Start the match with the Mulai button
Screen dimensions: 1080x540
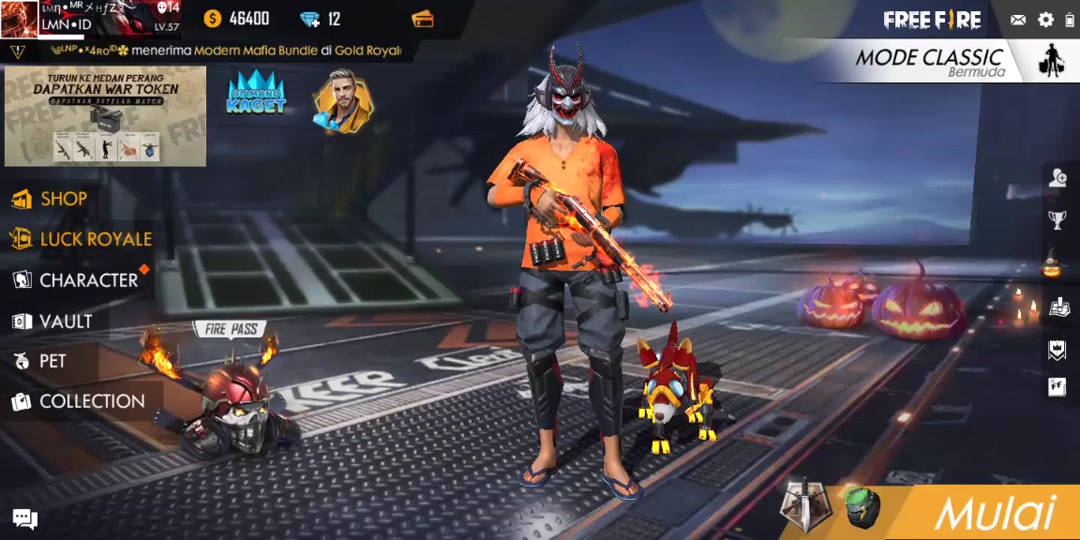[994, 513]
